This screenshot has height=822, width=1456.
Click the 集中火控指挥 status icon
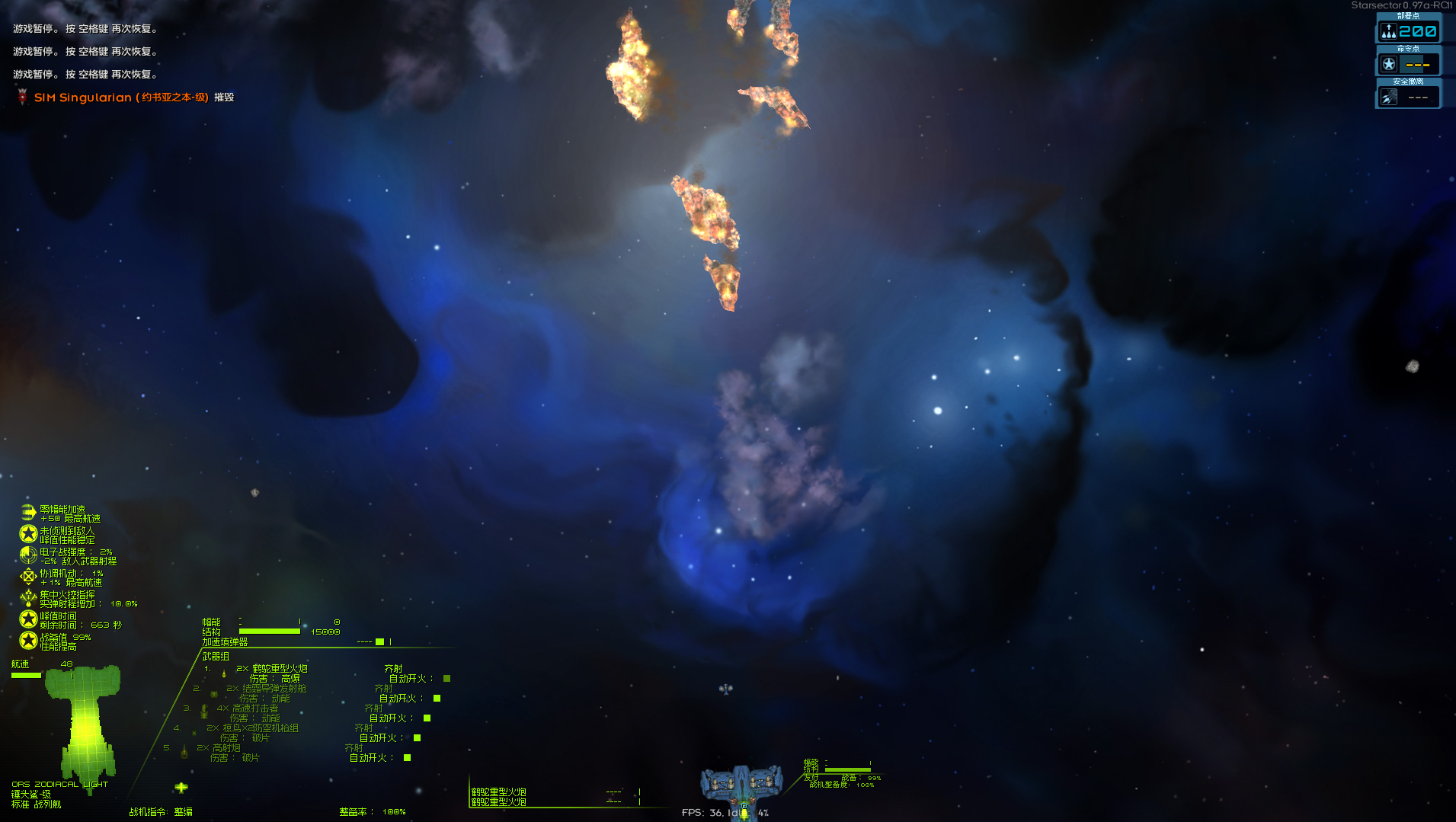pos(28,598)
